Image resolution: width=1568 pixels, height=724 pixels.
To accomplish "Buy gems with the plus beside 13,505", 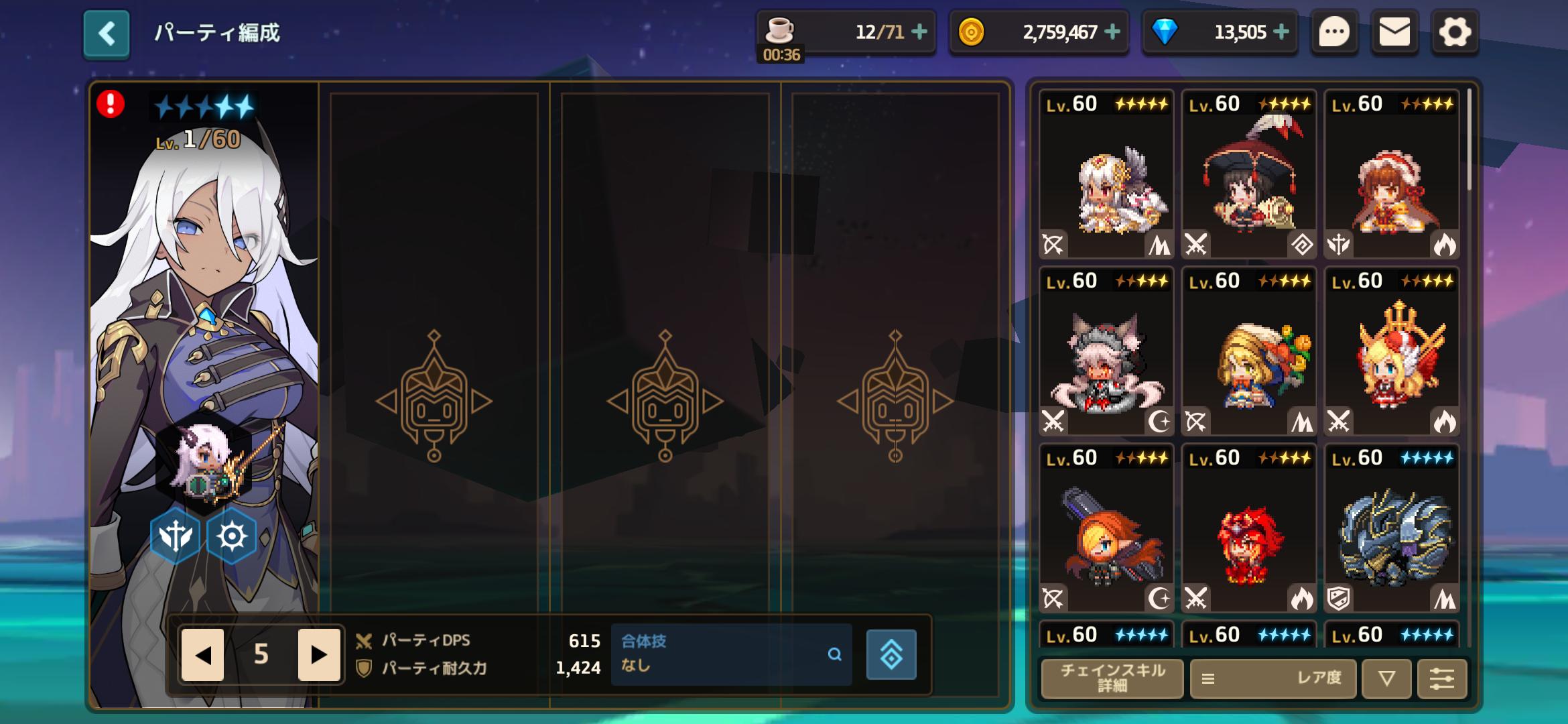I will coord(1281,32).
